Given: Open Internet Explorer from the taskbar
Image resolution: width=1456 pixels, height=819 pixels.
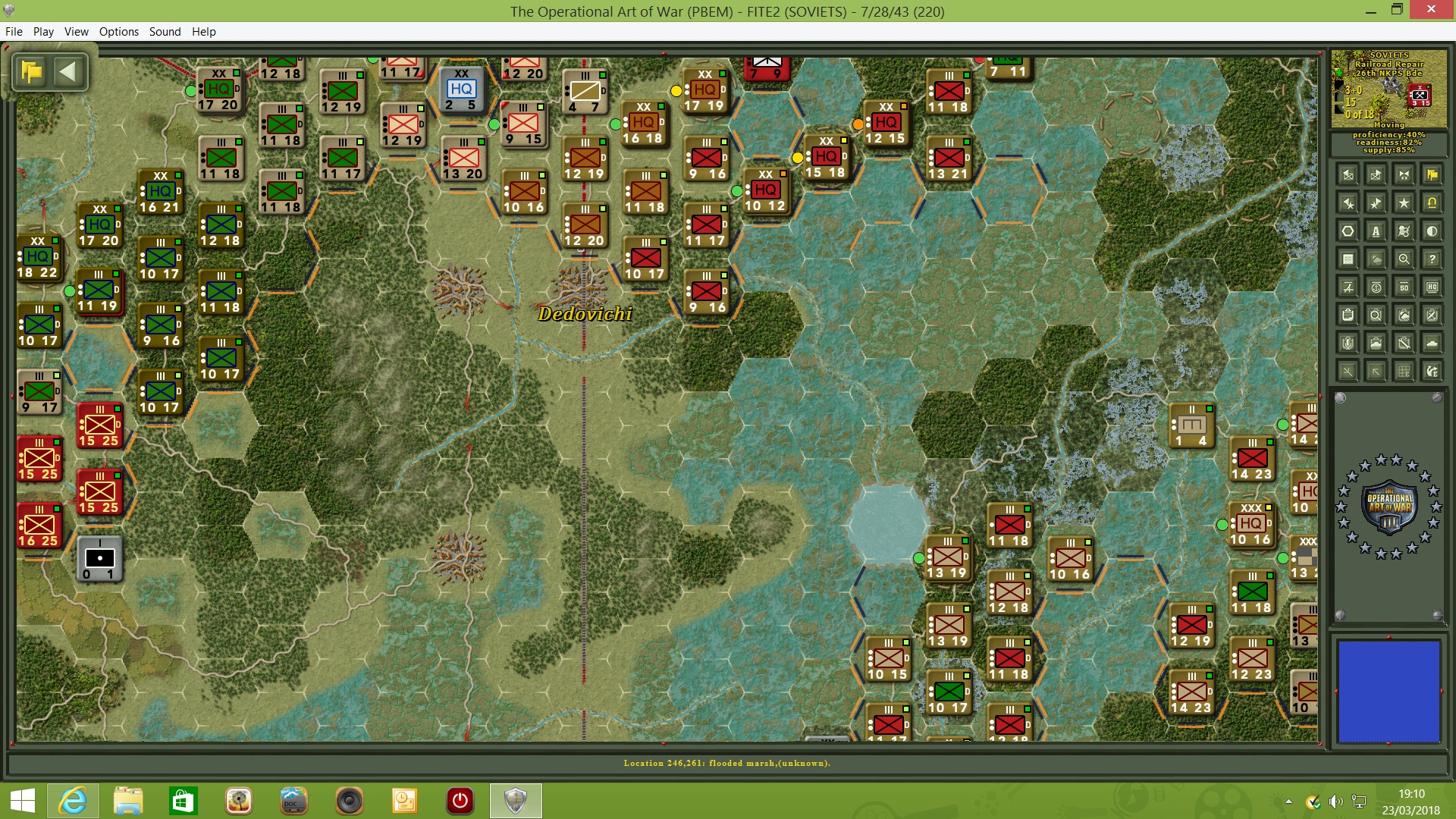Looking at the screenshot, I should (73, 801).
